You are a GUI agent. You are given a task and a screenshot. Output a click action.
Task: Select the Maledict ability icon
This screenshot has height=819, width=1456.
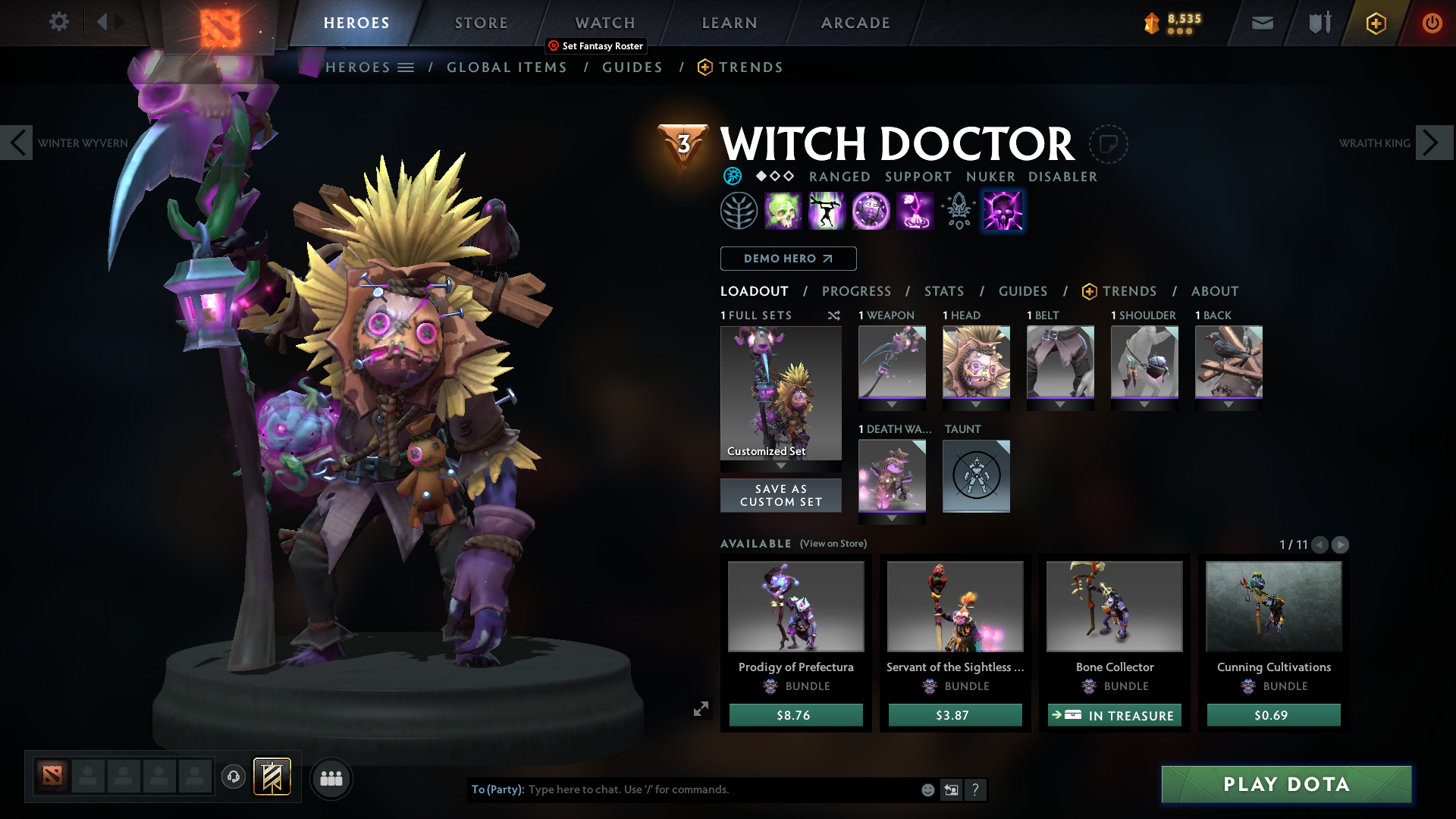[x=871, y=210]
